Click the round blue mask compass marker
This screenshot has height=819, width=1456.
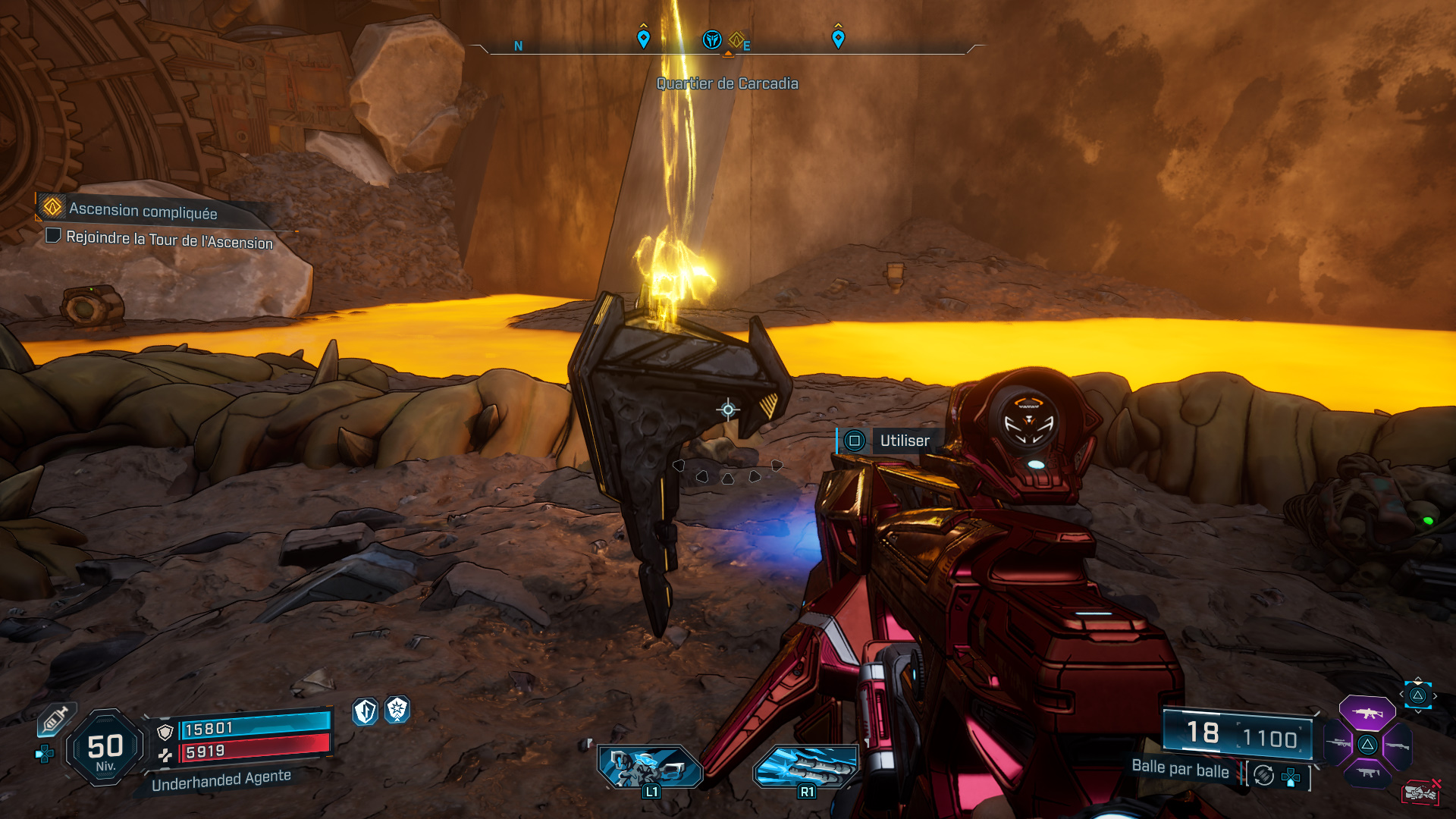coord(711,39)
